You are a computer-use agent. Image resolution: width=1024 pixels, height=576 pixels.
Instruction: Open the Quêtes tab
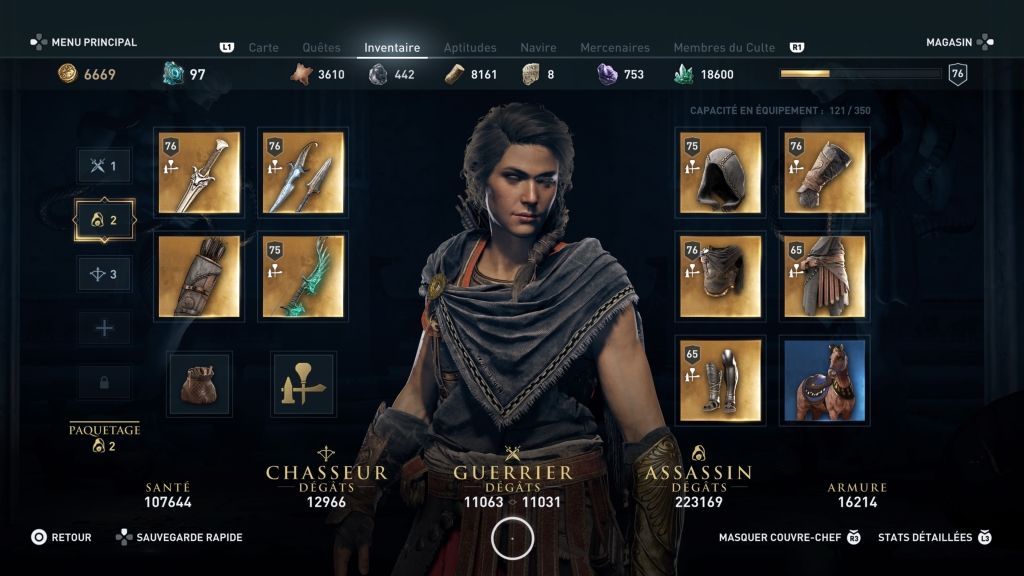pos(321,47)
